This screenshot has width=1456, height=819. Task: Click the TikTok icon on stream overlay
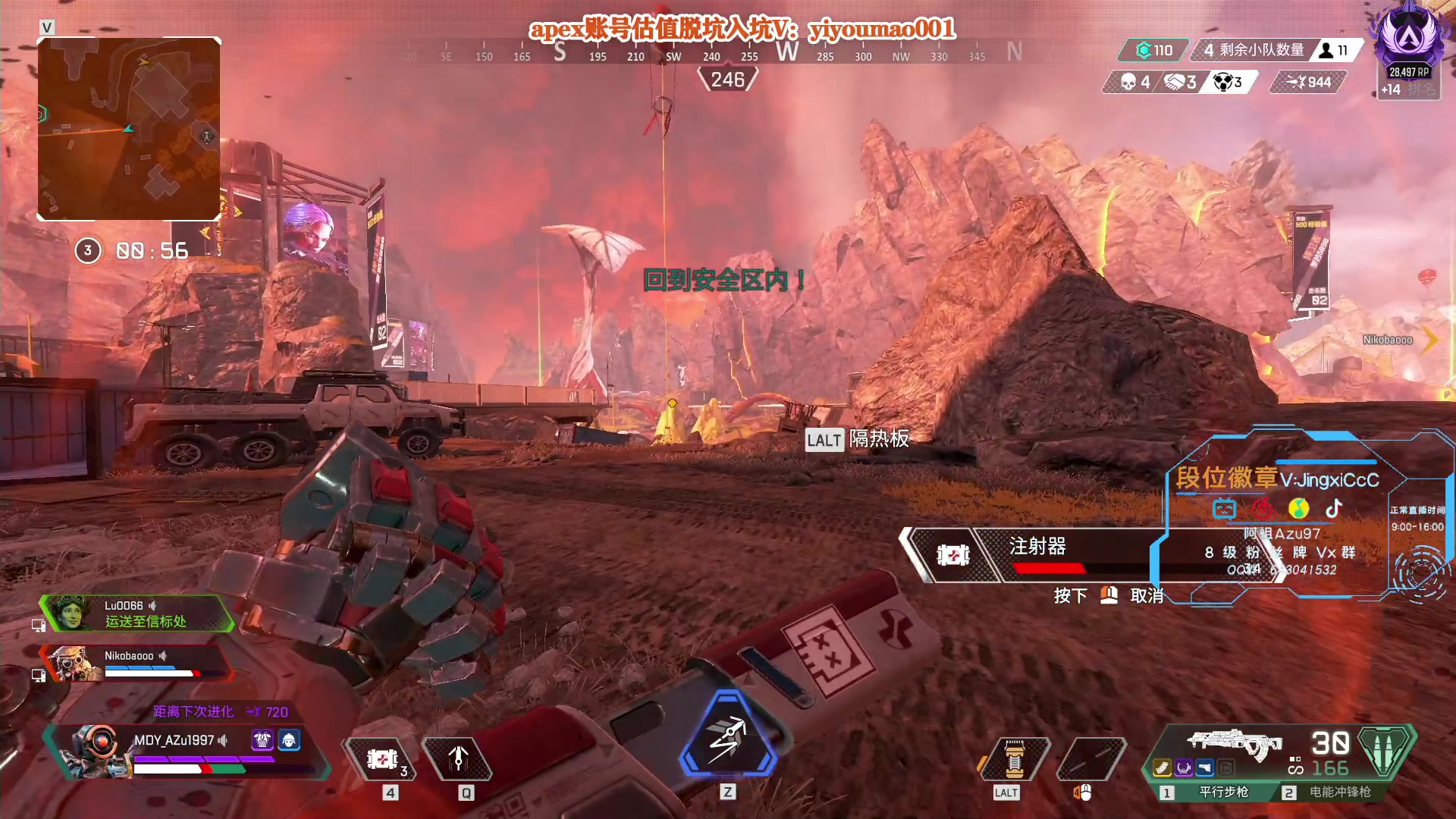point(1334,508)
